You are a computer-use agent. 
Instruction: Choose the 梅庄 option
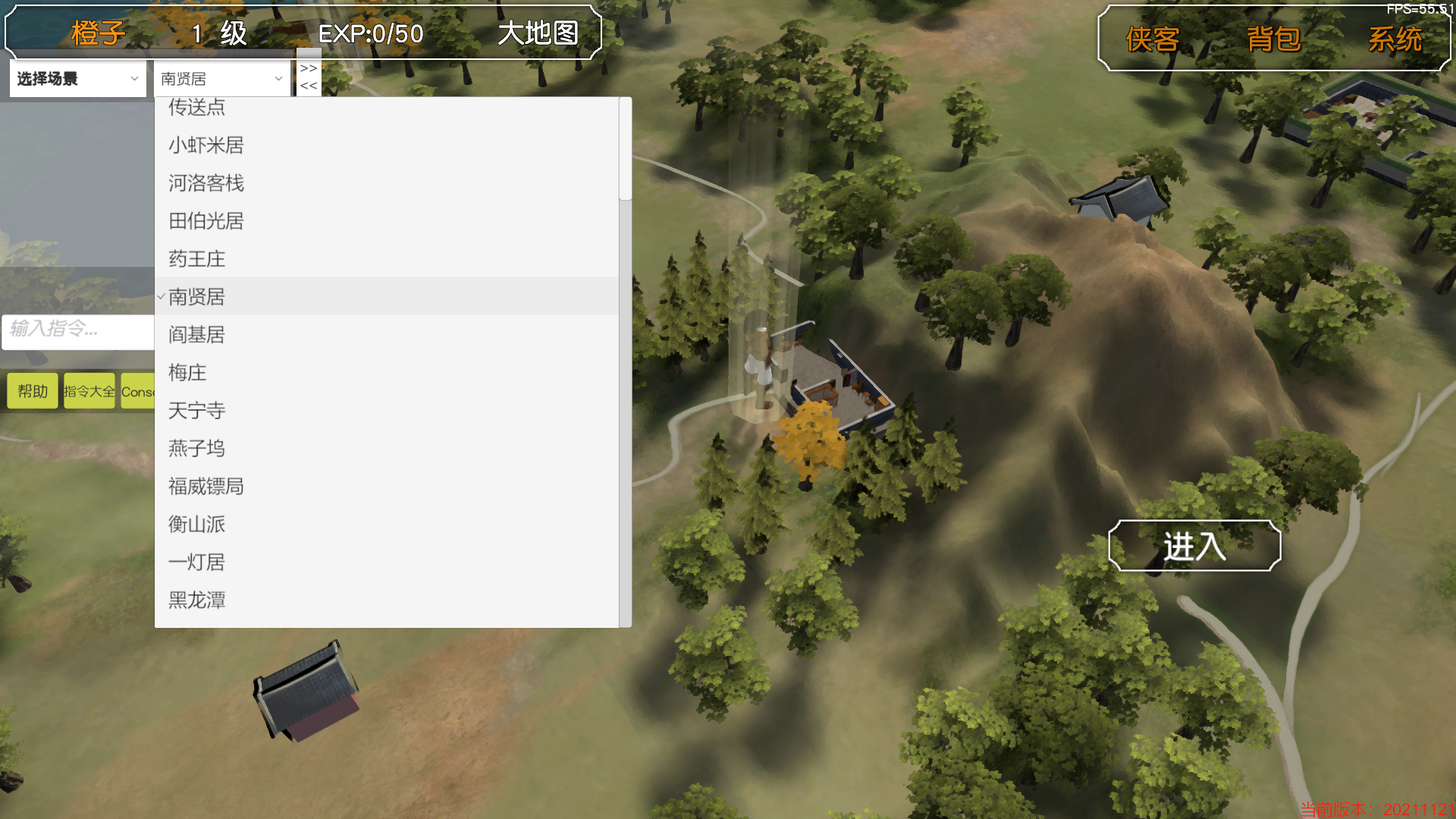pos(187,372)
